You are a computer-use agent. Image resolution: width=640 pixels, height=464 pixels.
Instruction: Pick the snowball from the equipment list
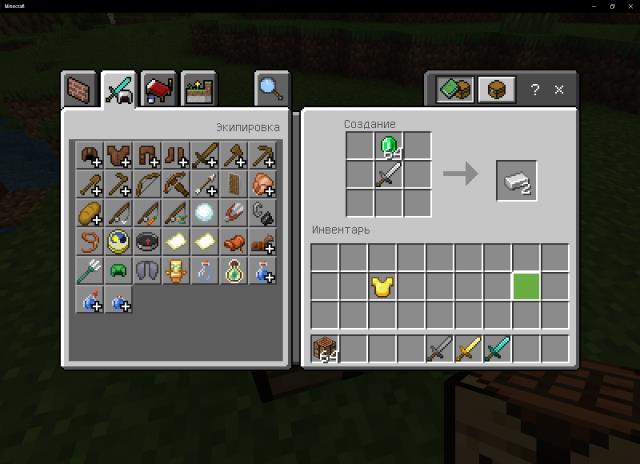click(205, 213)
